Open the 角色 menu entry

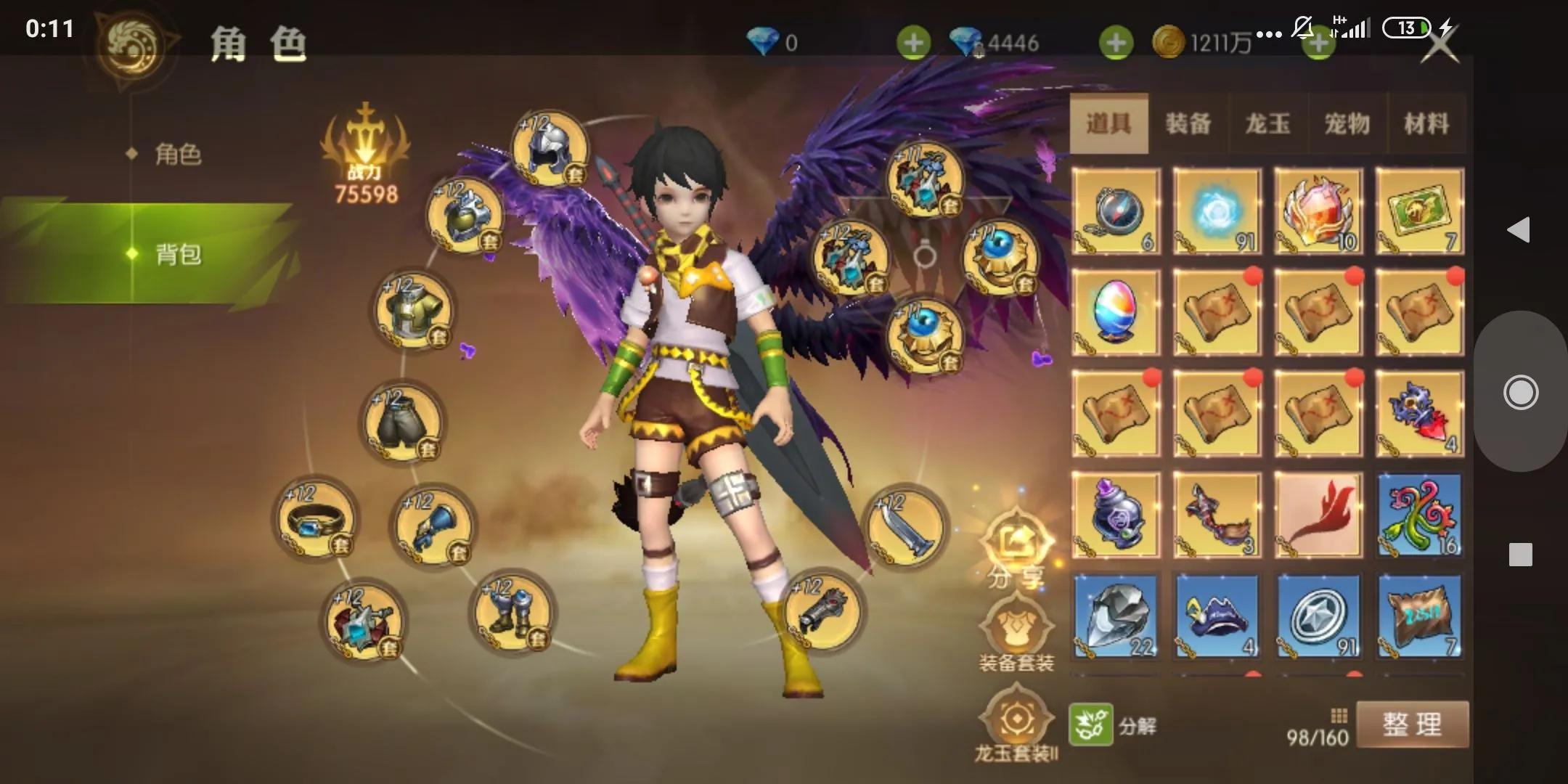tap(177, 154)
